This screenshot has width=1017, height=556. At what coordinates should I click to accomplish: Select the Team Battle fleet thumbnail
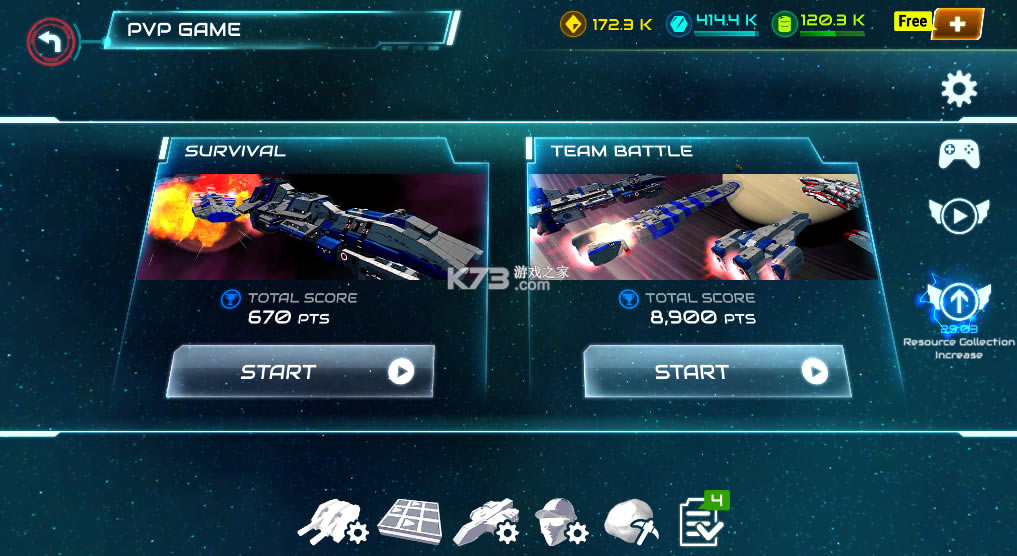coord(704,227)
